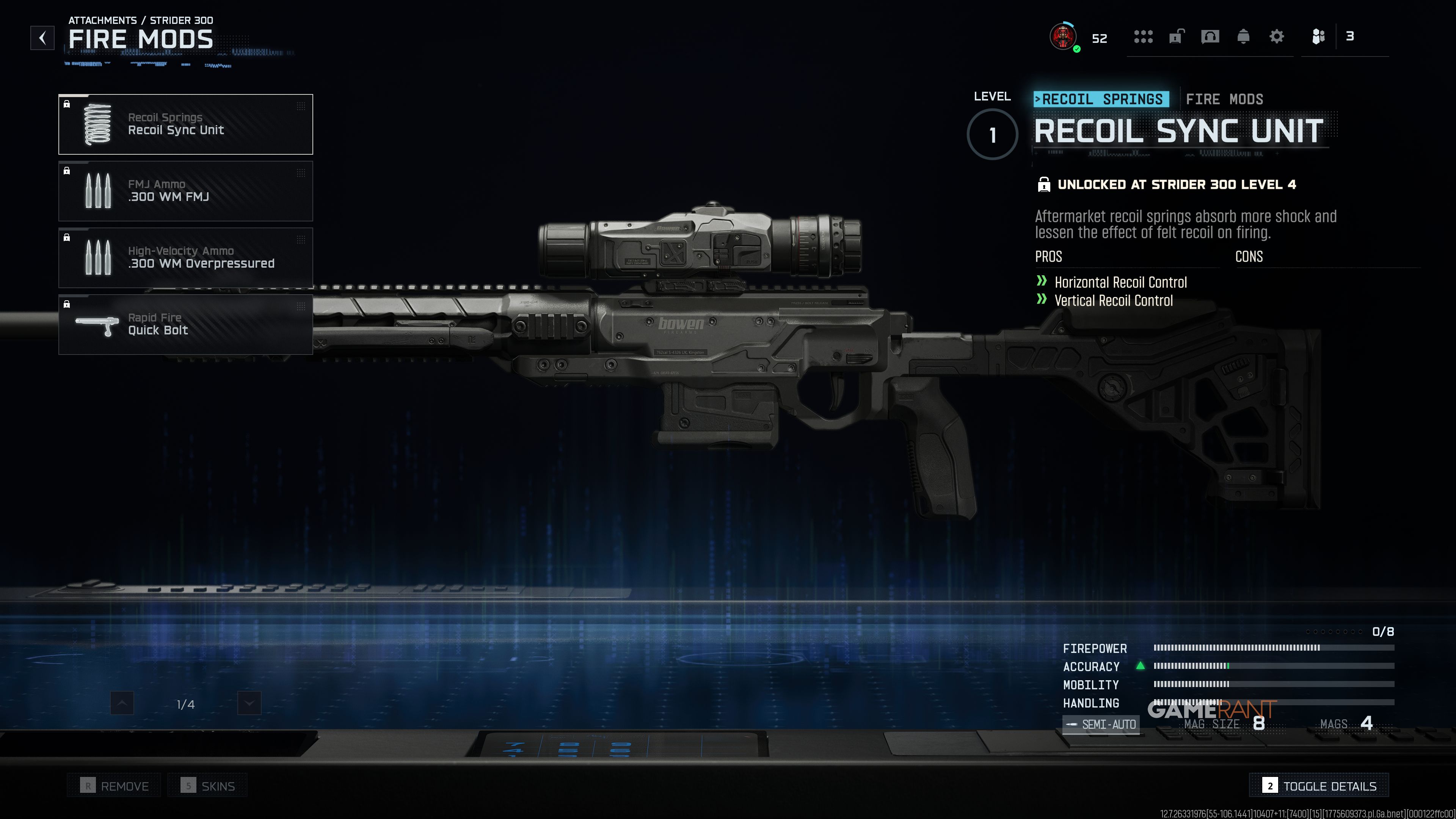Click the Toggle Details button

tap(1319, 786)
